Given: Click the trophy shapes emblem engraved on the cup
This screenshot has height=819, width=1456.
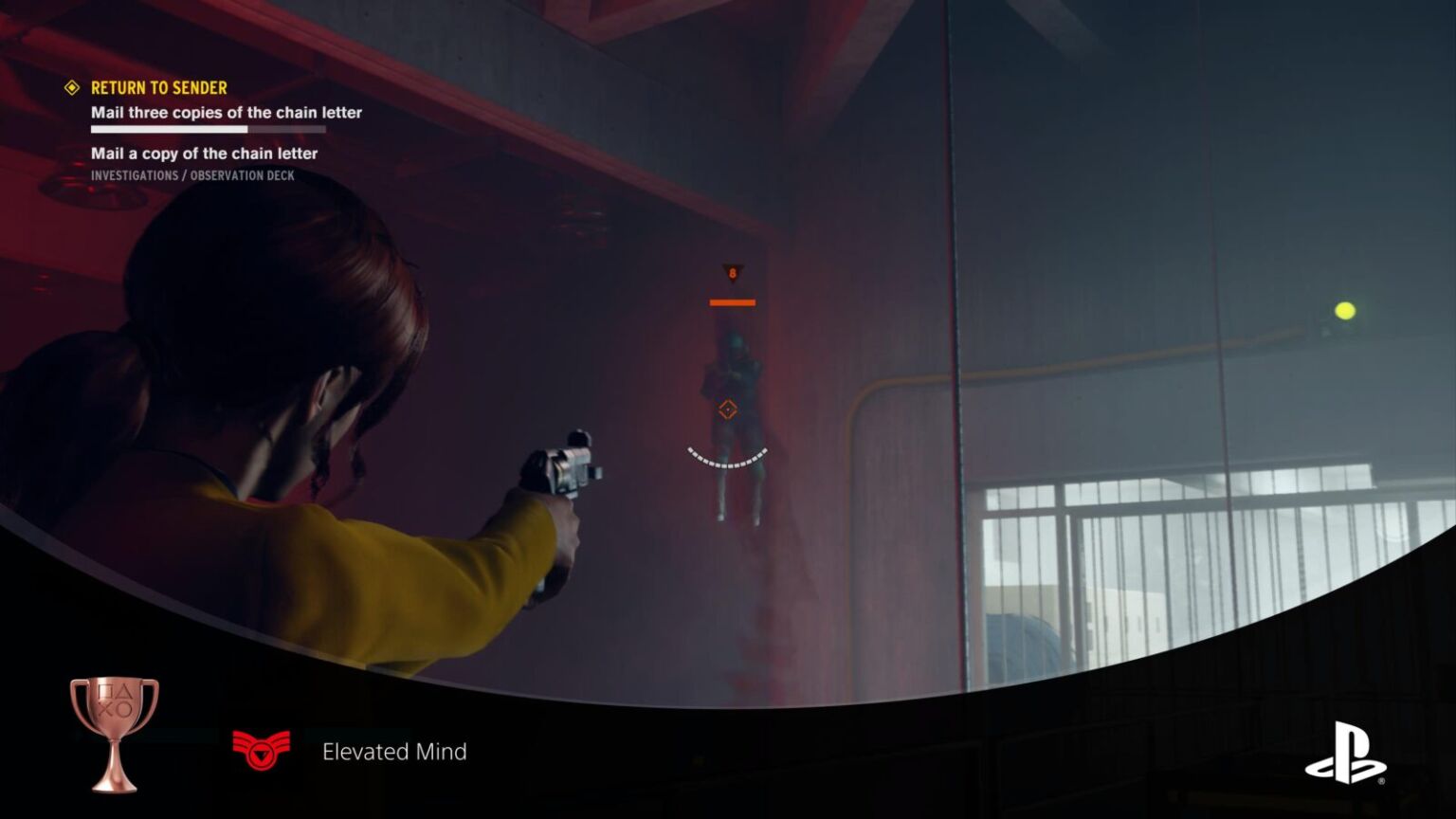Looking at the screenshot, I should (115, 700).
